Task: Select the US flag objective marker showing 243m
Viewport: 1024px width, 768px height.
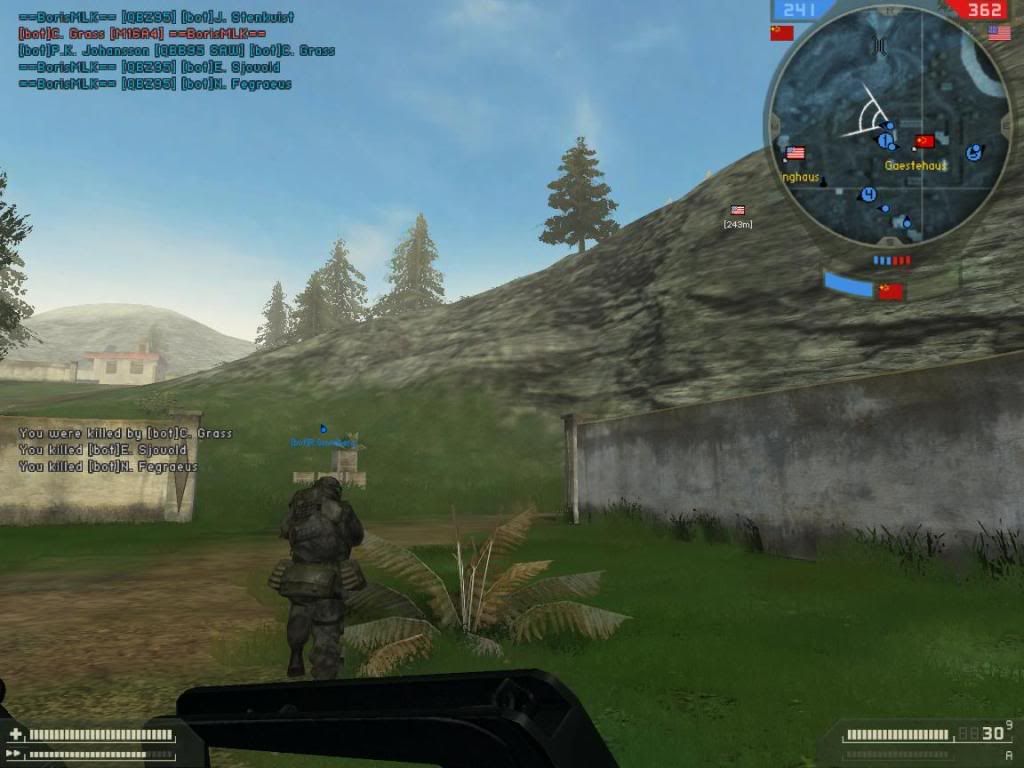Action: click(x=738, y=210)
